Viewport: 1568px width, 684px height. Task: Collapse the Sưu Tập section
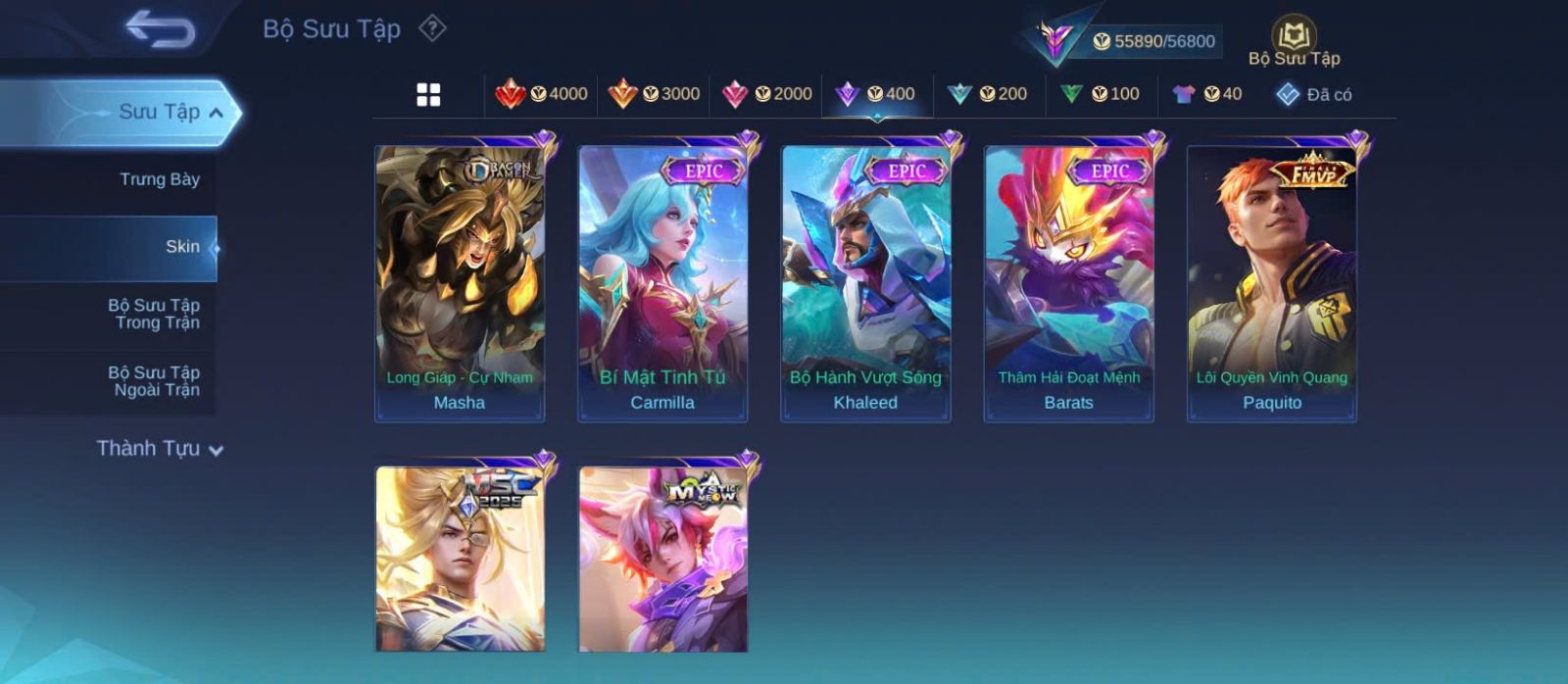click(215, 113)
